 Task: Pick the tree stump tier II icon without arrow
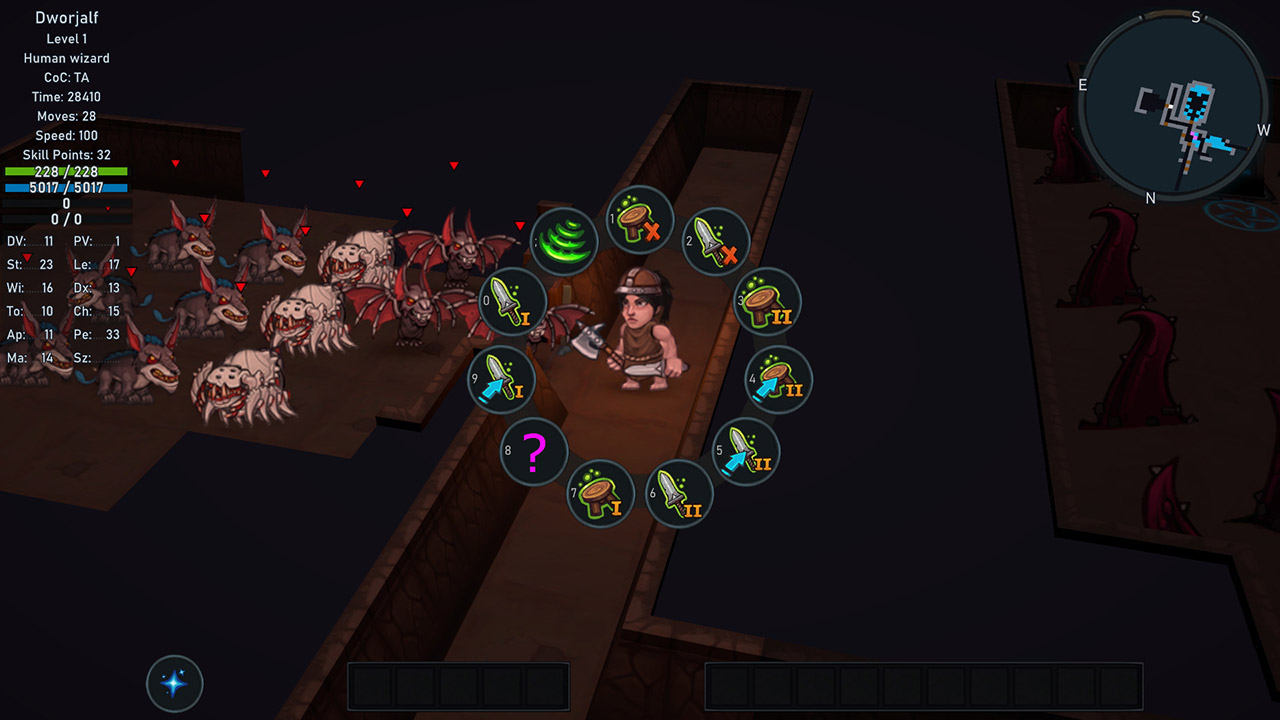point(767,301)
